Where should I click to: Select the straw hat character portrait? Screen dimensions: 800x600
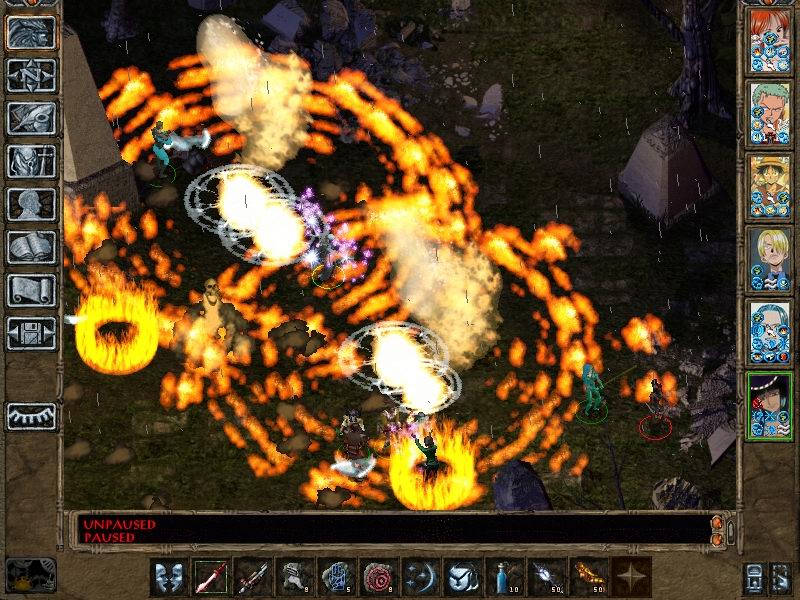[x=769, y=186]
